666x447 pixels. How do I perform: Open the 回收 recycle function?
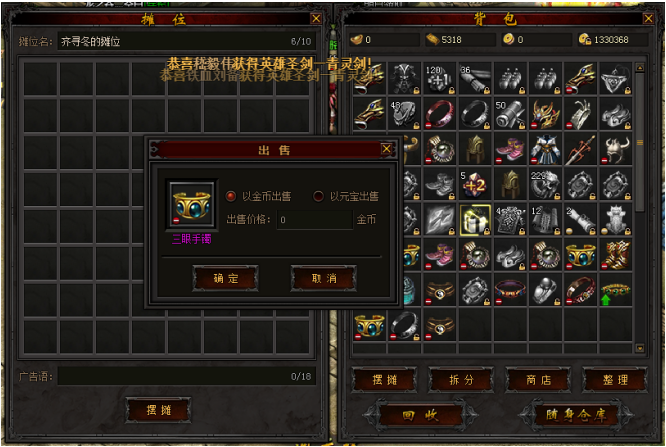(x=419, y=414)
